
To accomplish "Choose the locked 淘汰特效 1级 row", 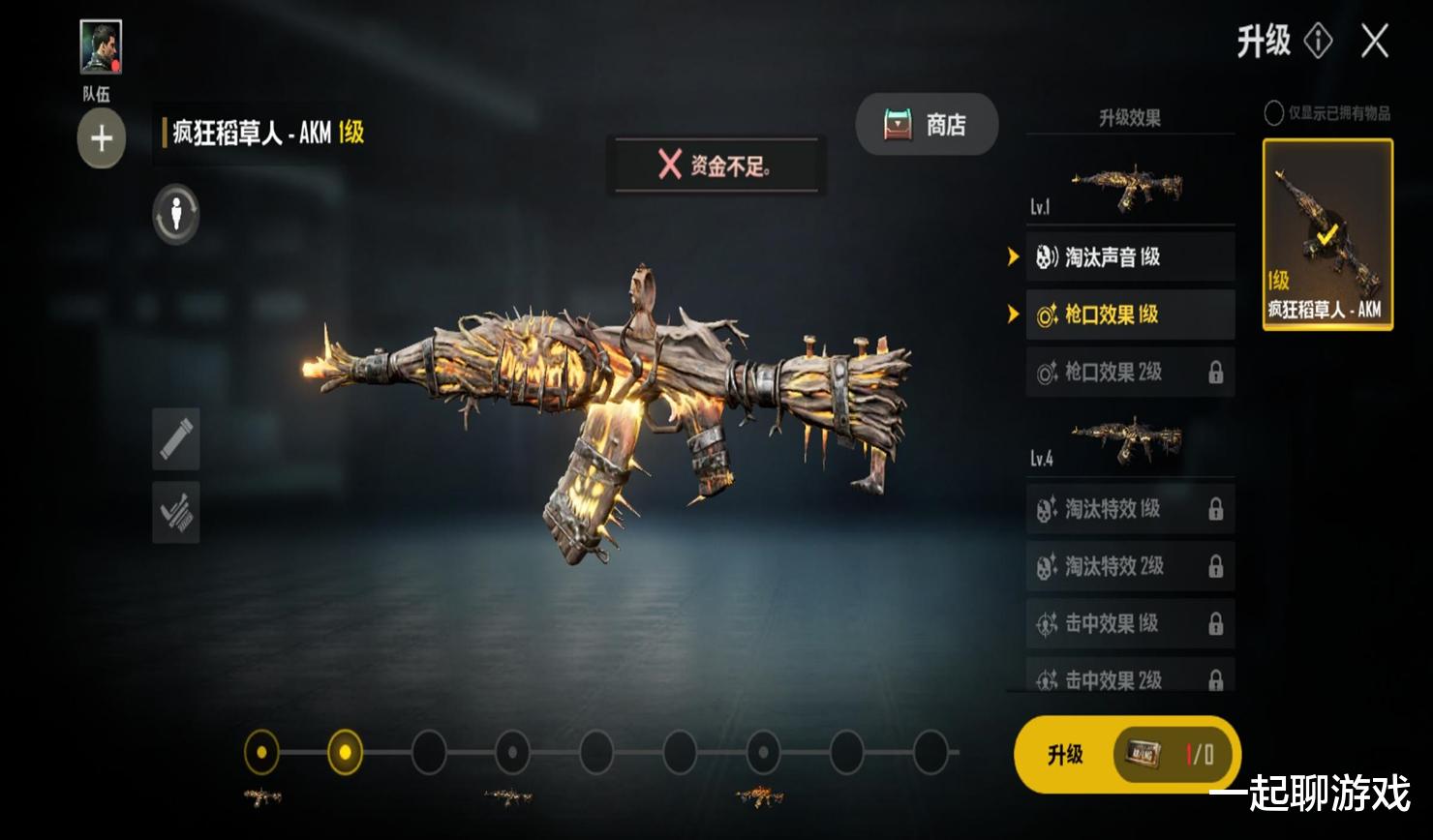I will (x=1129, y=509).
